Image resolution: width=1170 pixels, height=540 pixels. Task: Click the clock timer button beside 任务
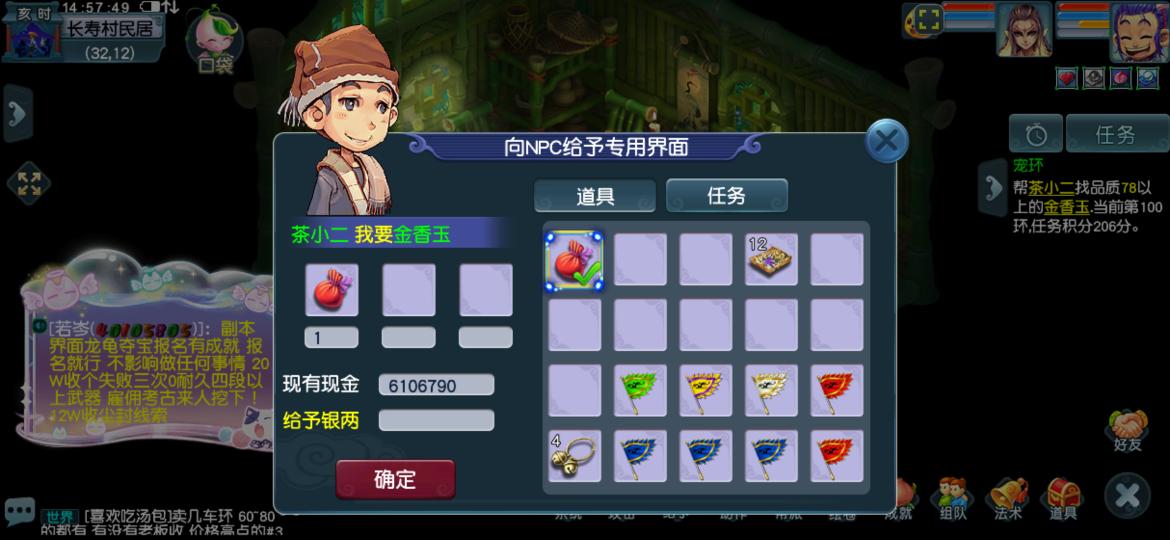click(x=1035, y=134)
